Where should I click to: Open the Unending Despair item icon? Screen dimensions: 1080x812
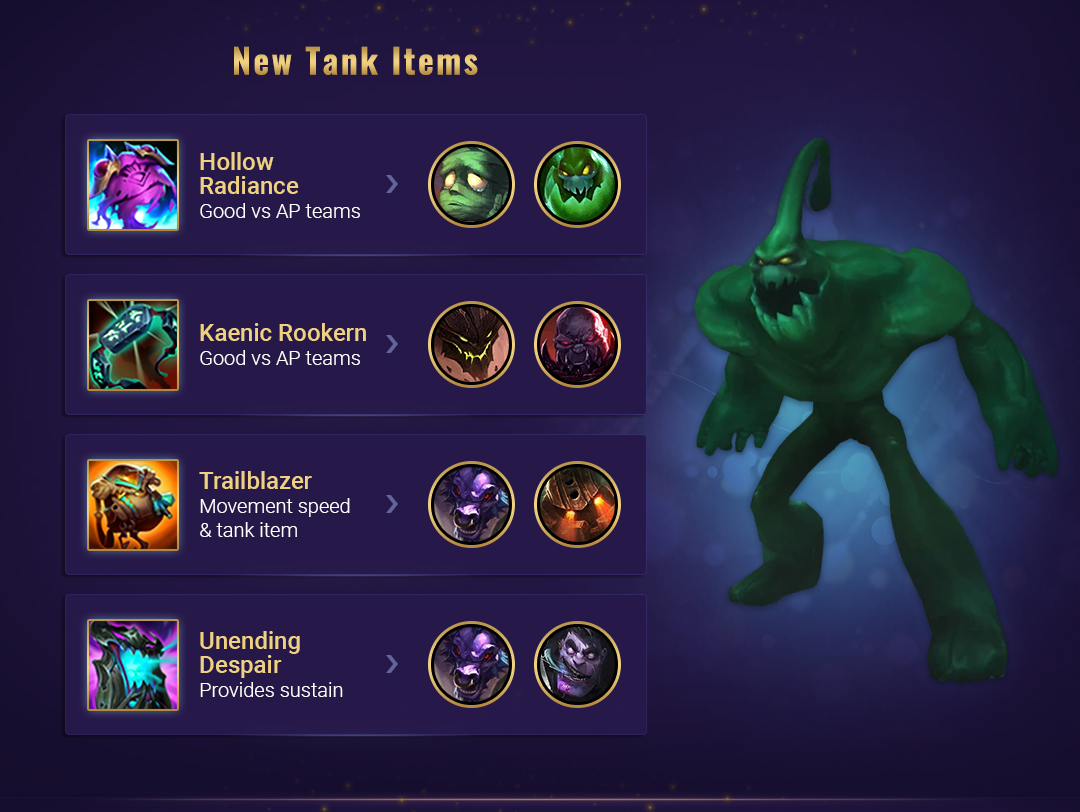133,665
